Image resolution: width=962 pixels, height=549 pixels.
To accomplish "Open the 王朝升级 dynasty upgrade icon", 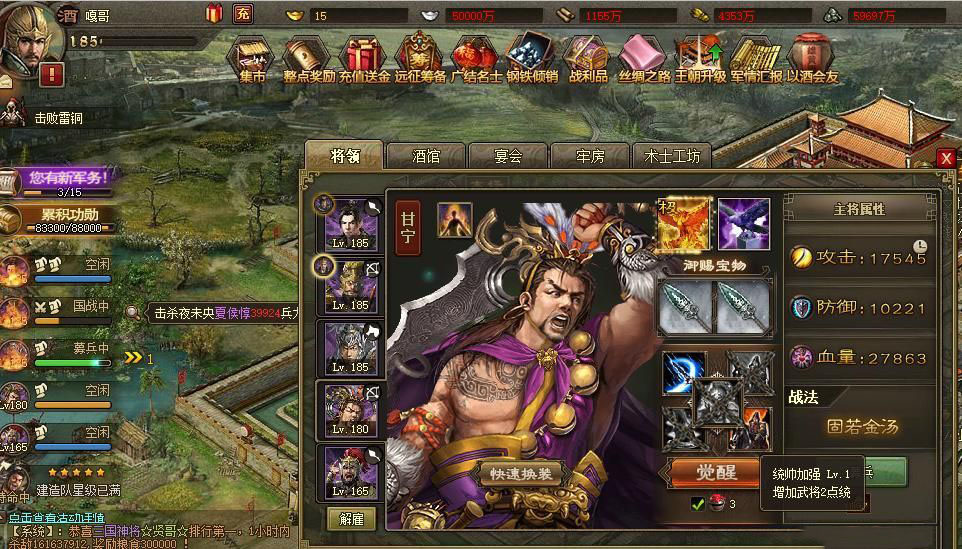I will [699, 58].
